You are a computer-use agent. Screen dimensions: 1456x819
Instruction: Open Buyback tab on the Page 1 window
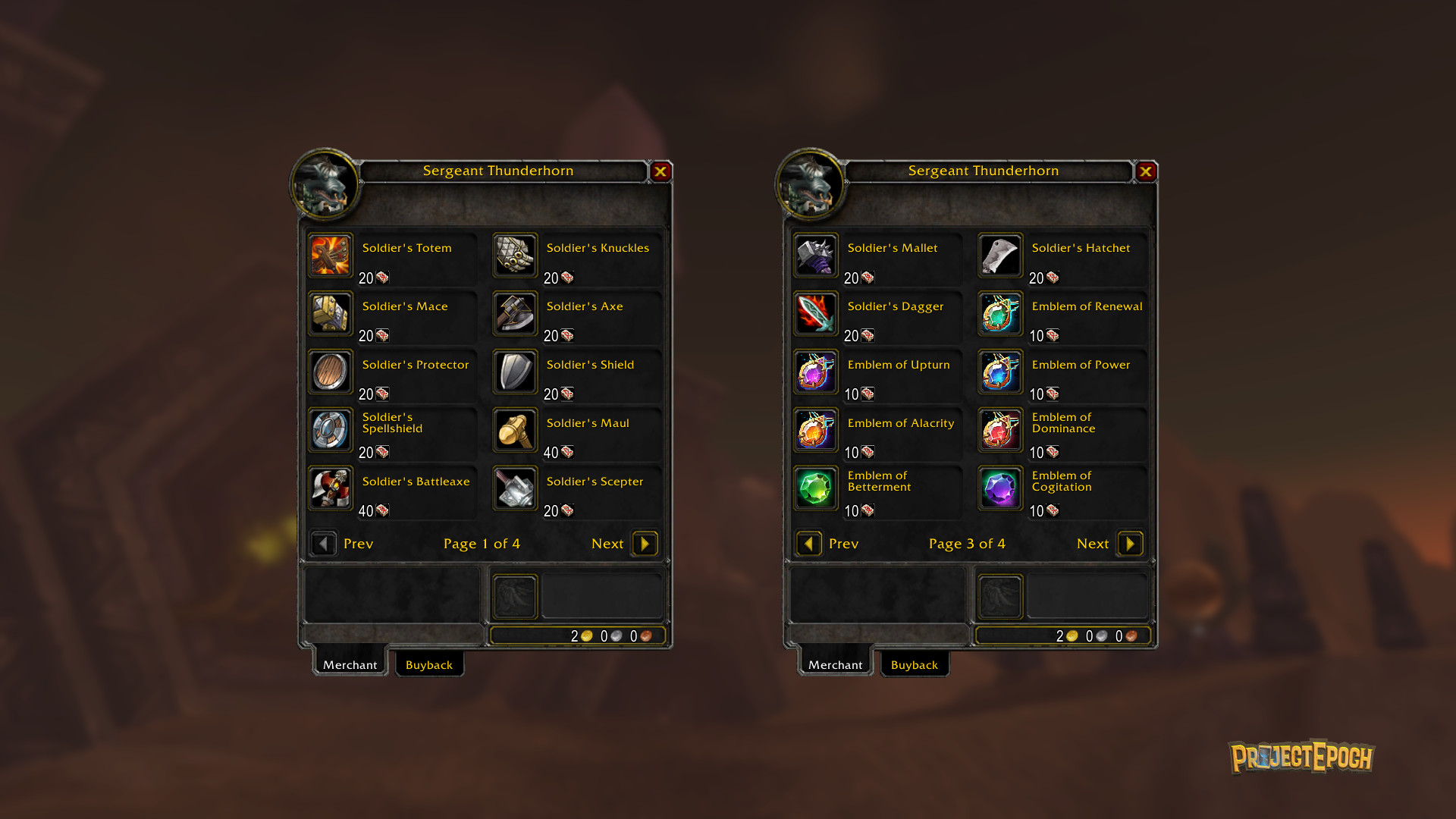click(x=429, y=664)
